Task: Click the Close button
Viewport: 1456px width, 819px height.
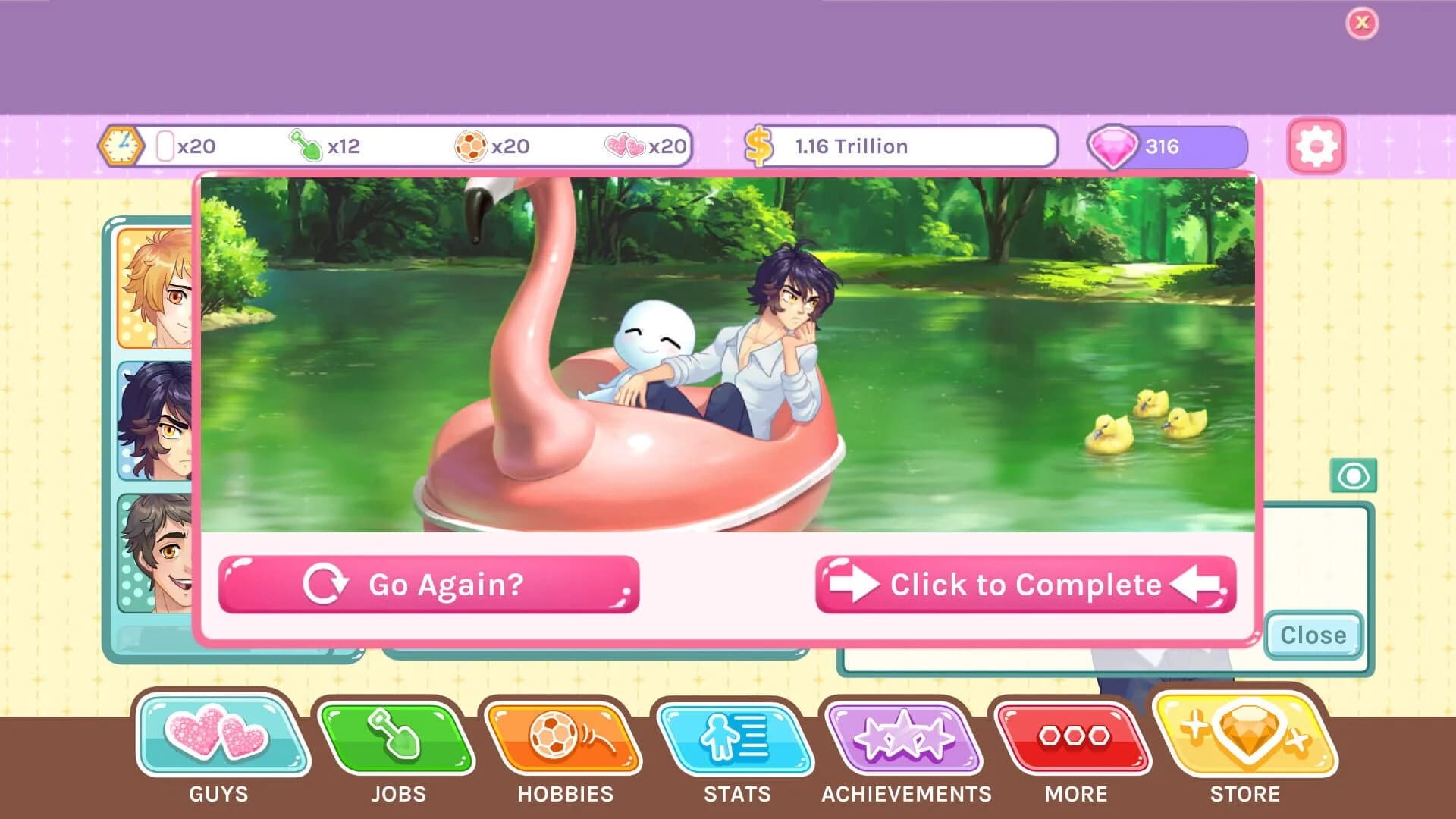Action: (1313, 635)
